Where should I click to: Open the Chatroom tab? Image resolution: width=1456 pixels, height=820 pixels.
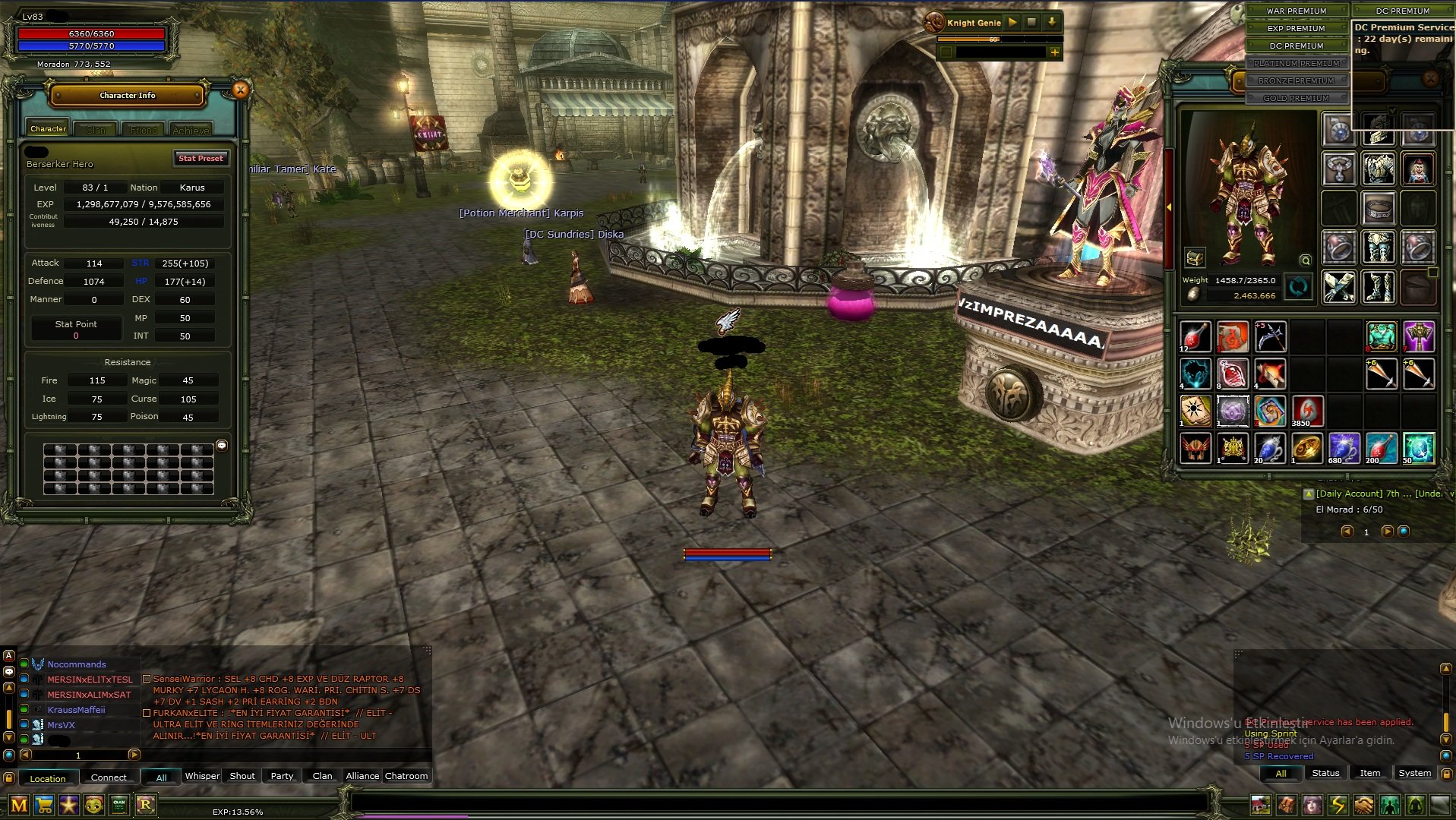pyautogui.click(x=406, y=776)
